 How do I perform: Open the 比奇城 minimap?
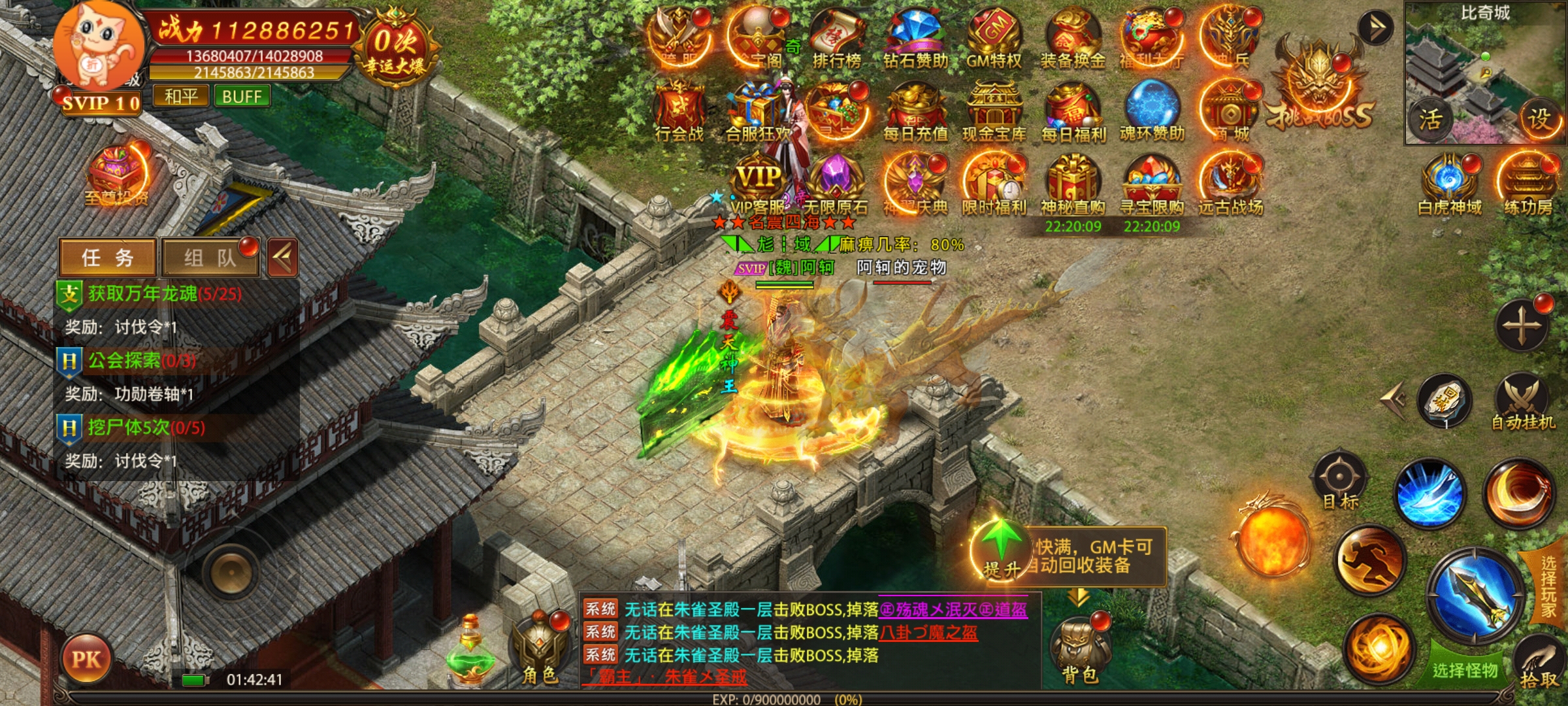click(1484, 72)
